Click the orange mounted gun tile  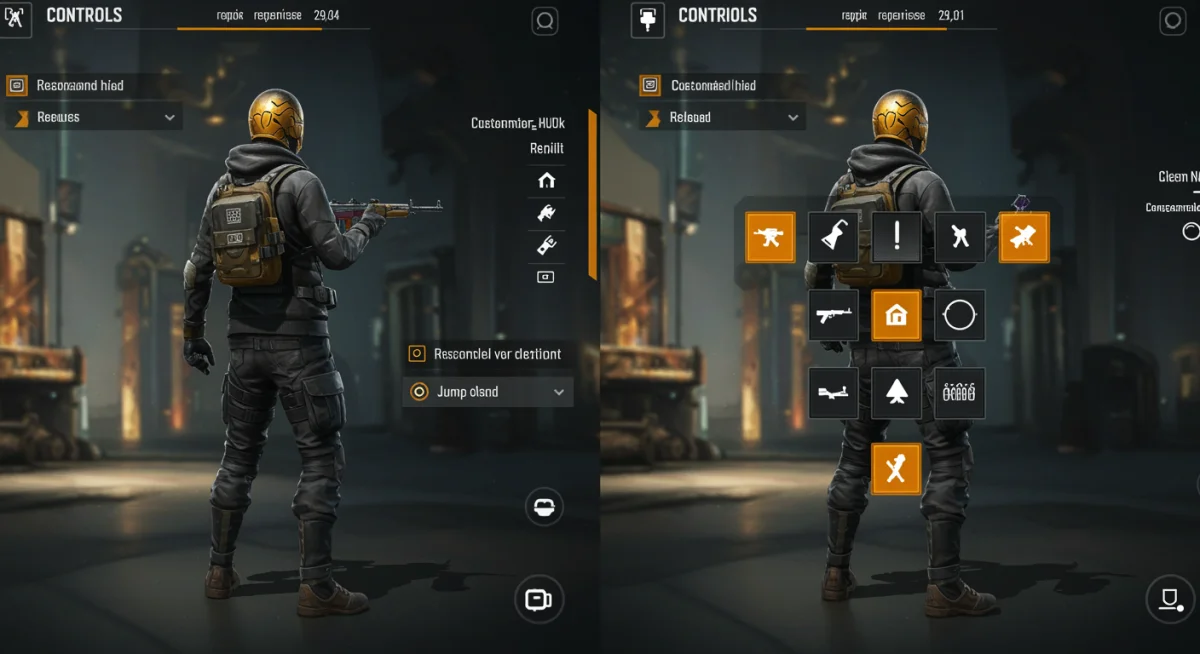click(x=770, y=237)
